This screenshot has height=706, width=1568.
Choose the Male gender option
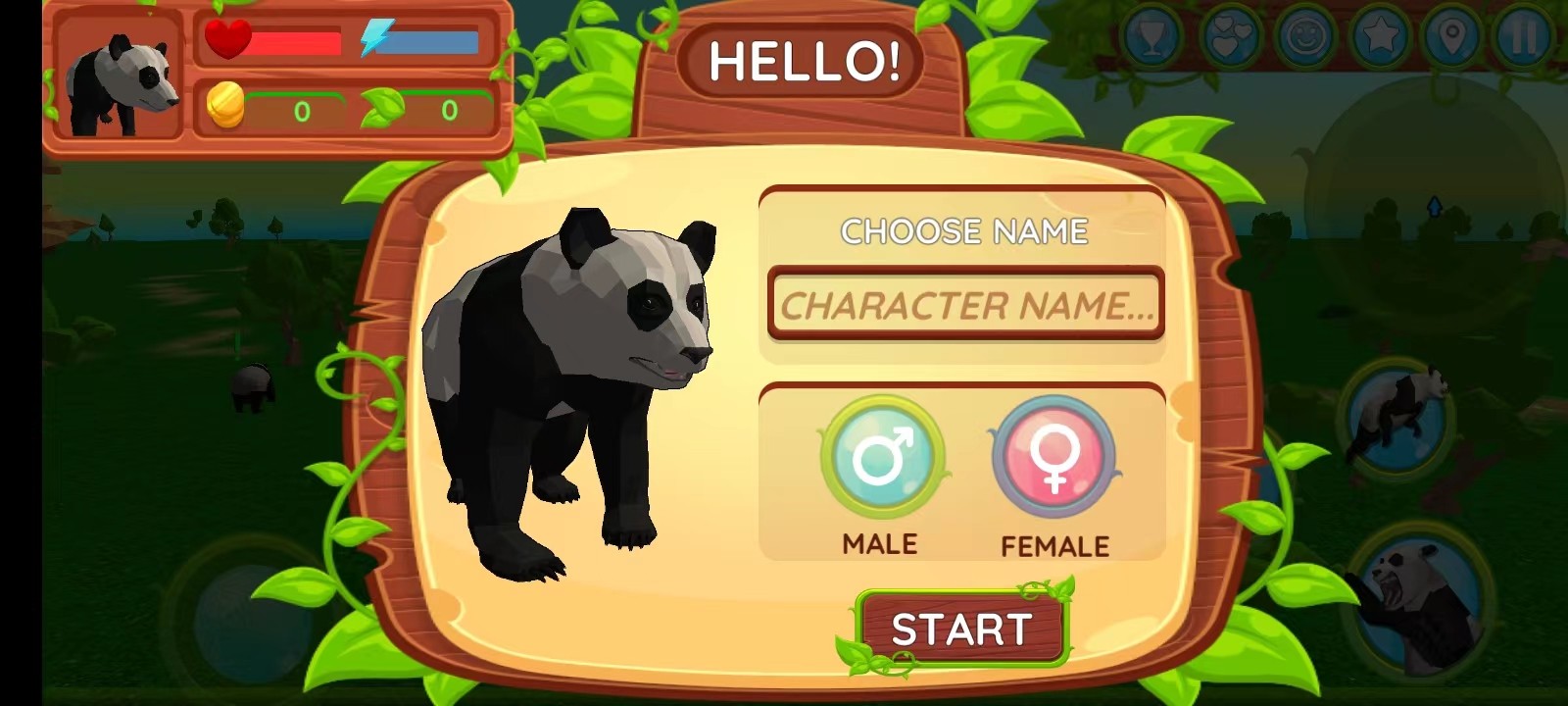(x=881, y=457)
